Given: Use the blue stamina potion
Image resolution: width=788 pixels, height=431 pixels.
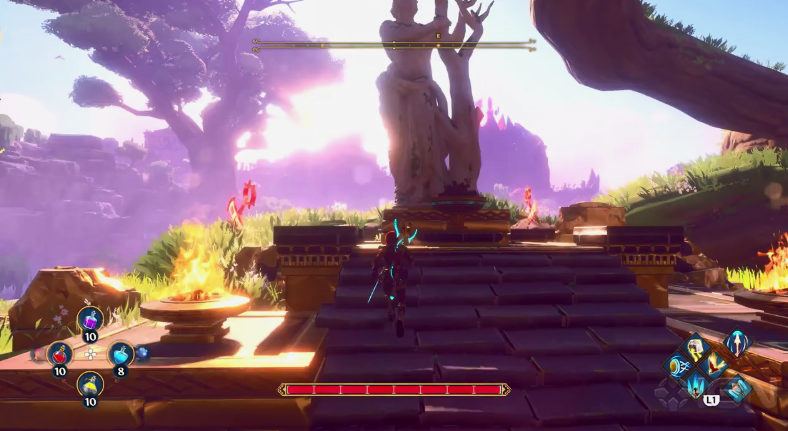Looking at the screenshot, I should [x=121, y=353].
